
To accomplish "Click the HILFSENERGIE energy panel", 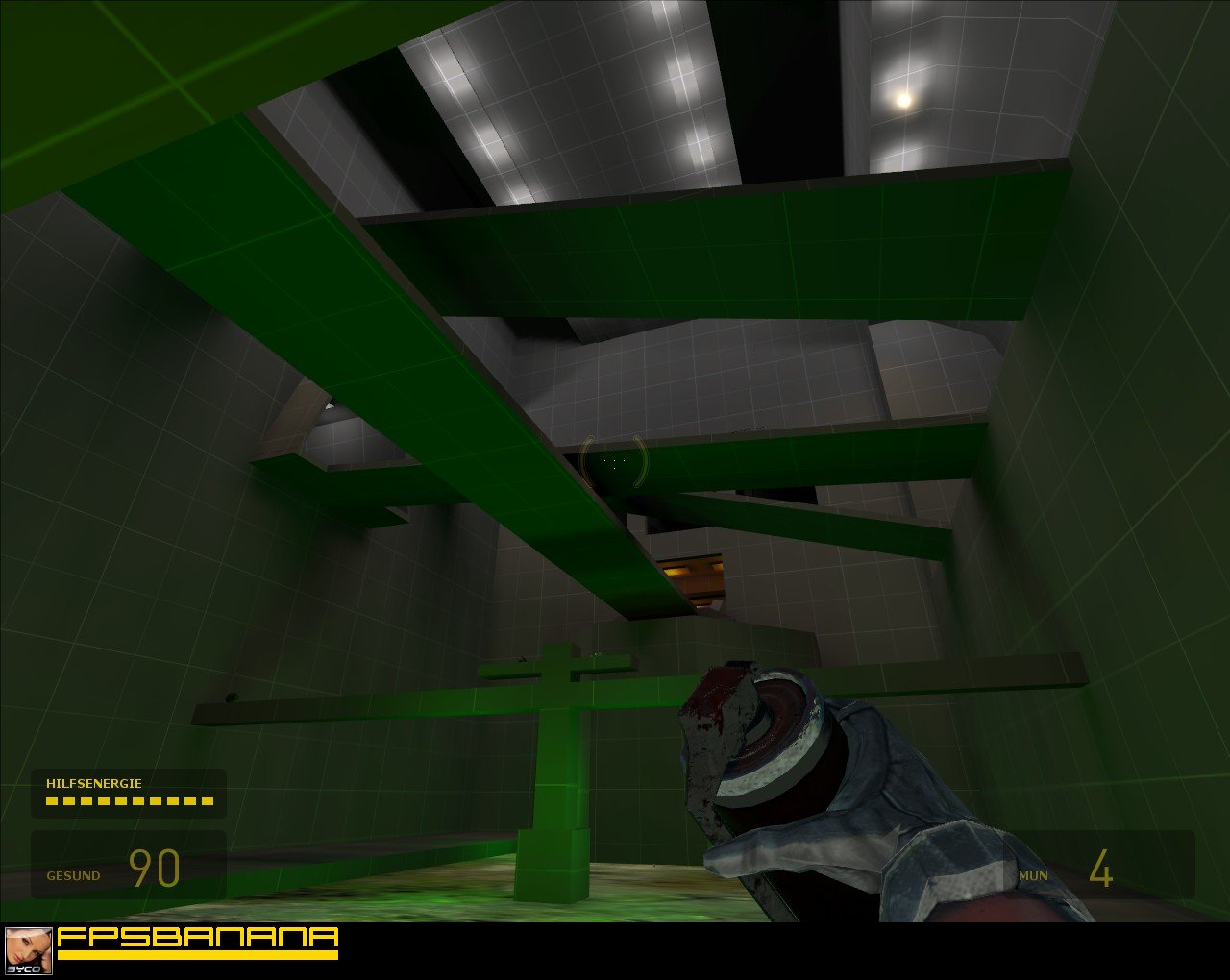I will coord(128,791).
